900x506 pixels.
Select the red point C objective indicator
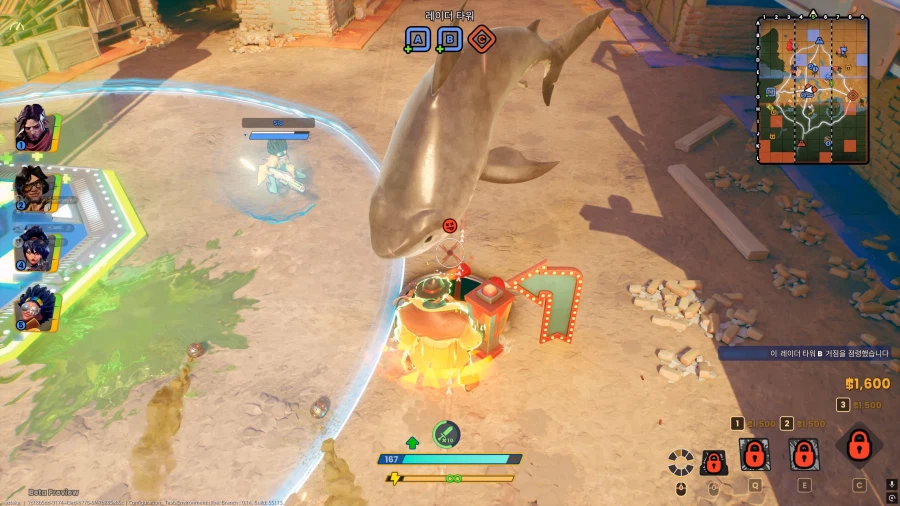[482, 39]
